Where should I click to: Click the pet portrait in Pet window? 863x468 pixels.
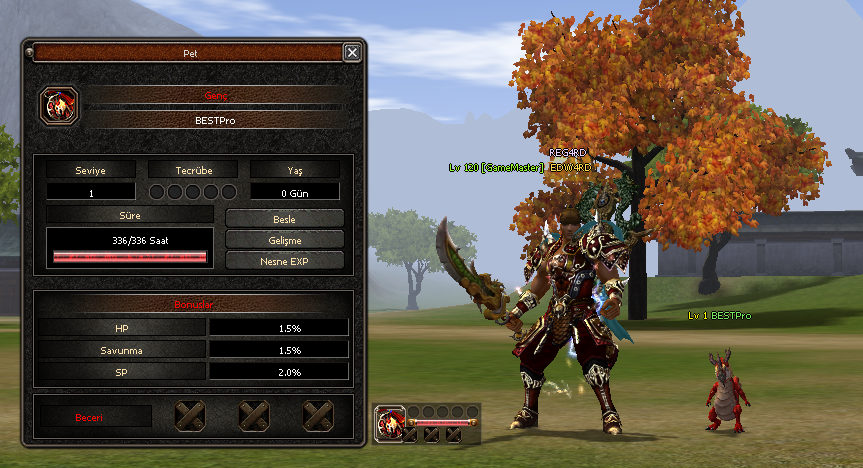point(58,105)
